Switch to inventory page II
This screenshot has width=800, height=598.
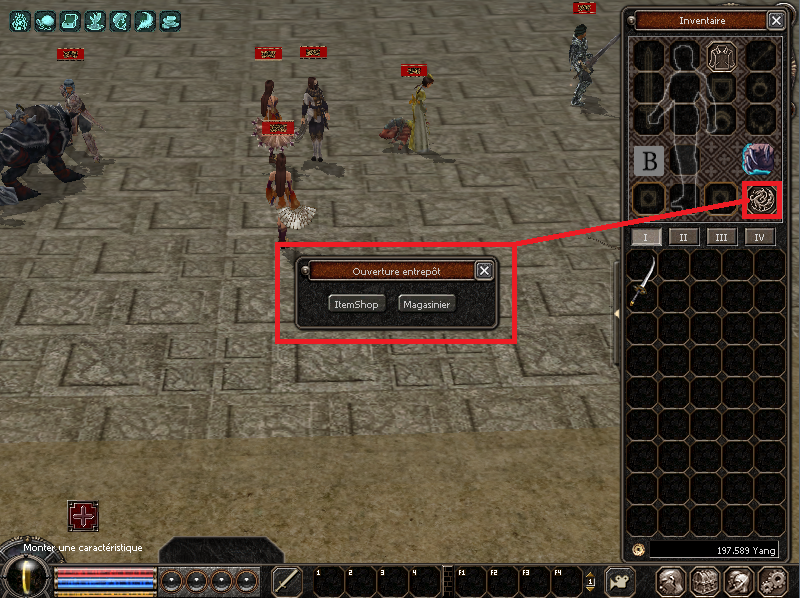tap(683, 237)
